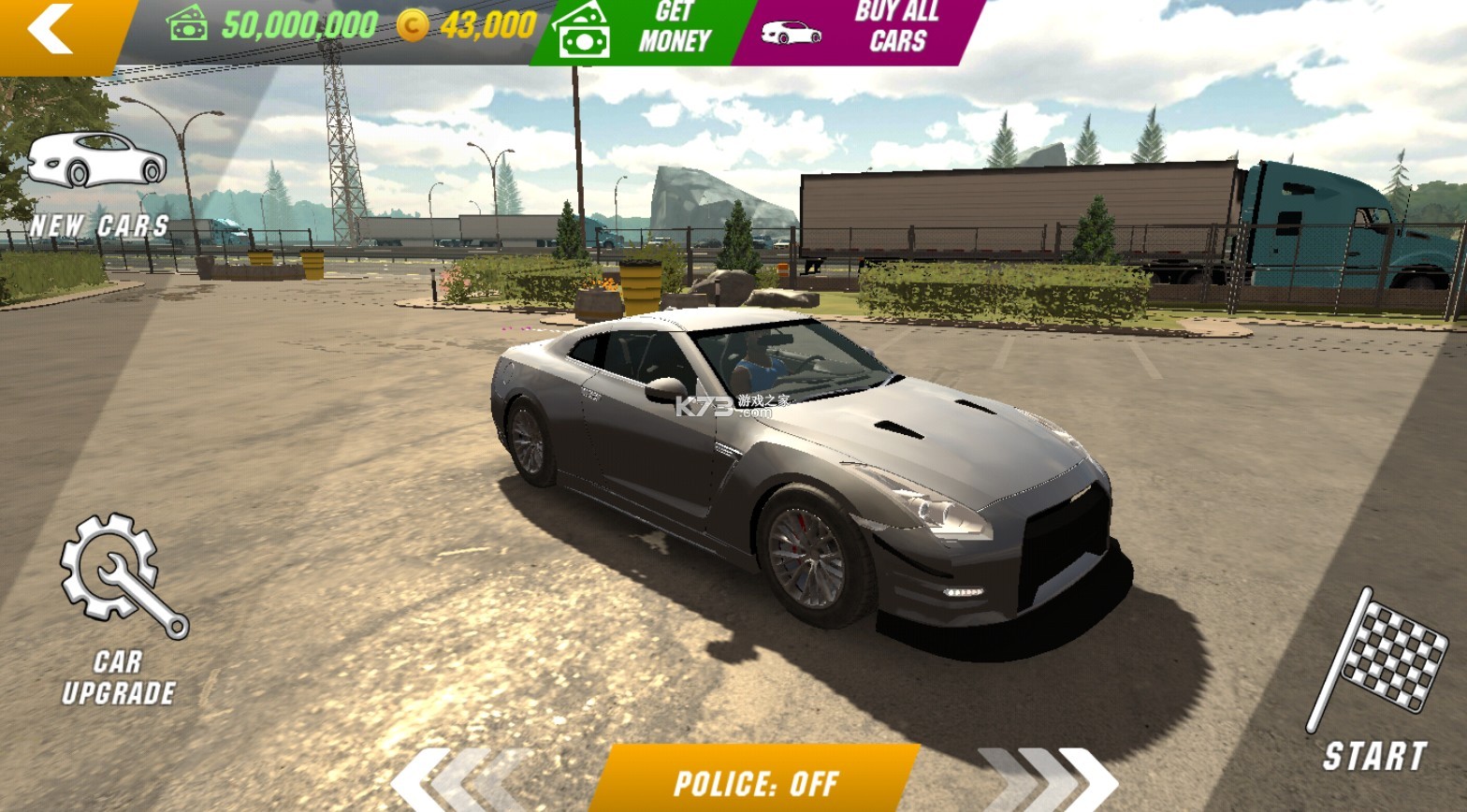Go back using the orange back arrow
Image resolution: width=1467 pixels, height=812 pixels.
51,31
